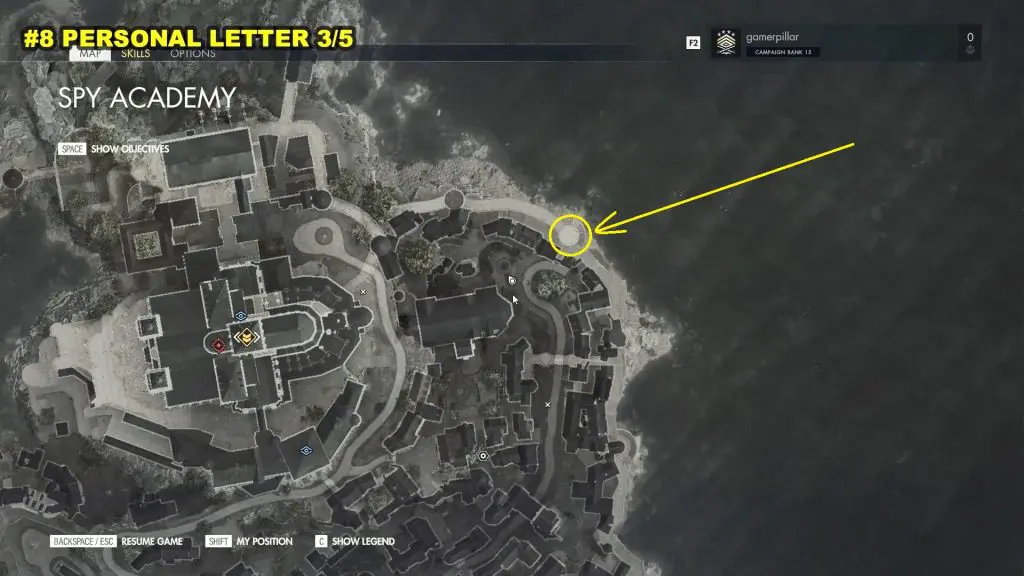Click the yellow chevron objective marker
Image resolution: width=1024 pixels, height=576 pixels.
pyautogui.click(x=245, y=338)
